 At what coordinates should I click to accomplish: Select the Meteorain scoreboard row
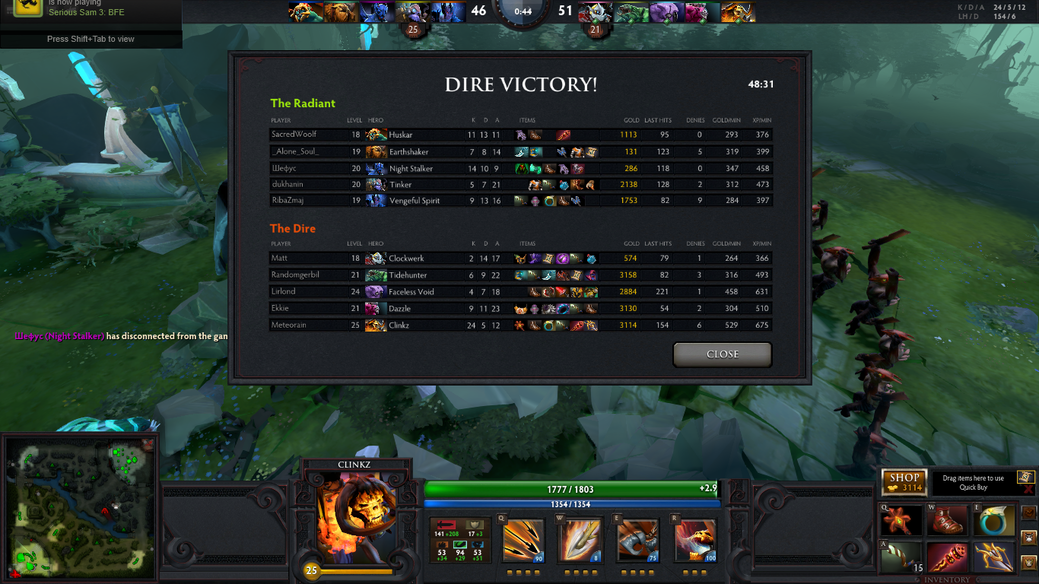tap(520, 325)
